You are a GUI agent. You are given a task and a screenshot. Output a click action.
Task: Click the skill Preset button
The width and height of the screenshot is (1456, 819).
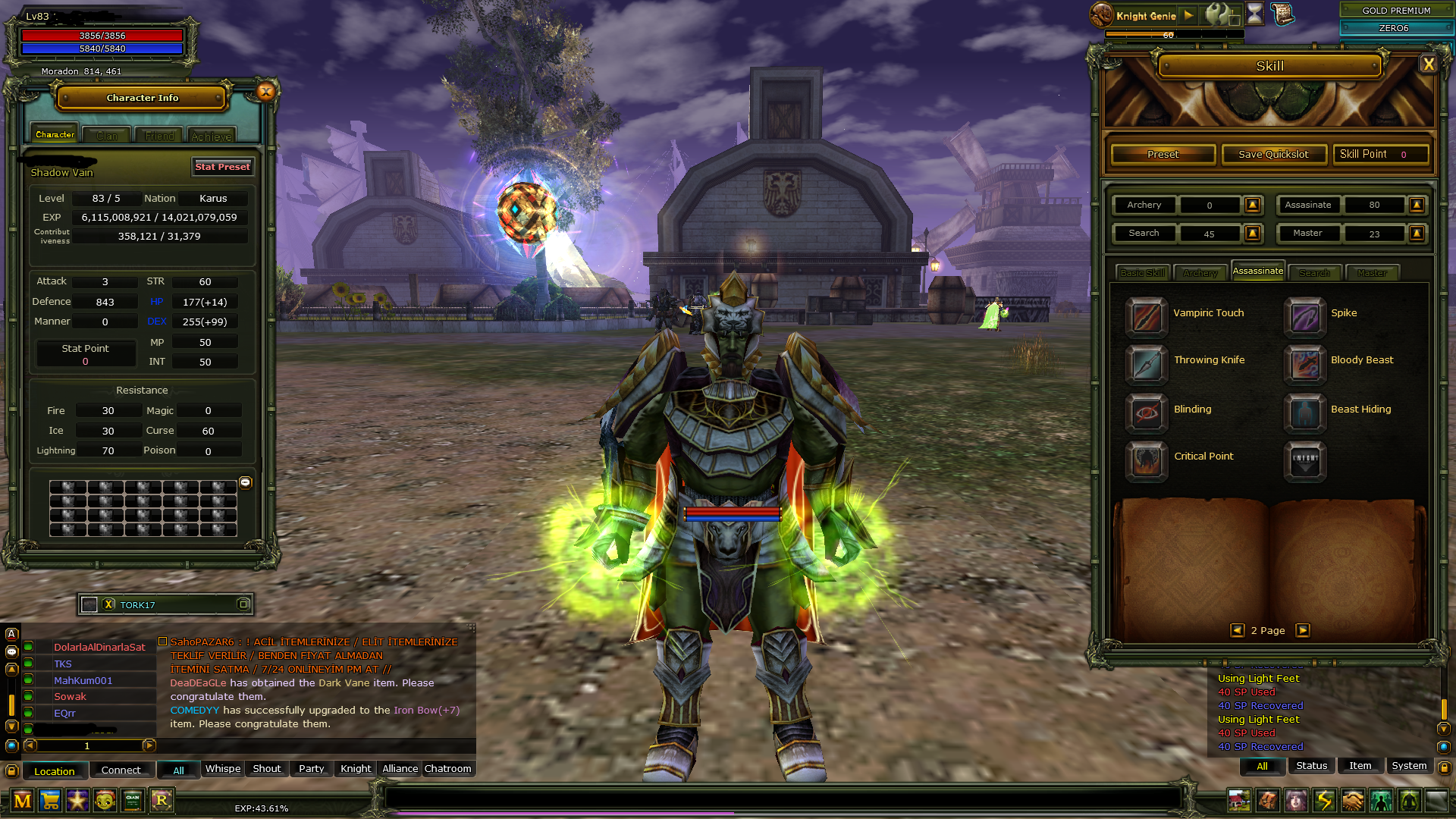coord(1163,155)
